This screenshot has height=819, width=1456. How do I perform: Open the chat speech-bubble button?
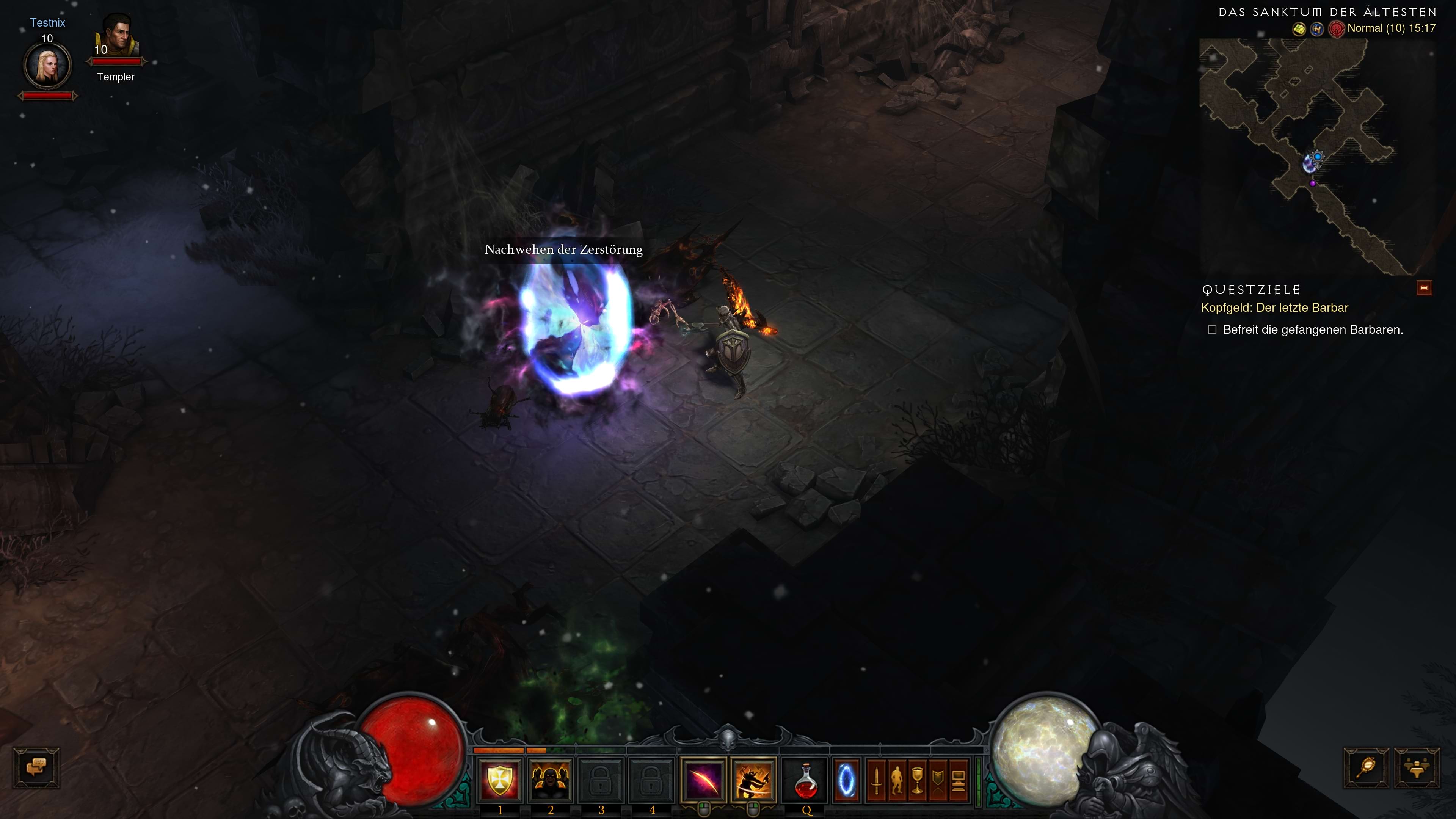click(36, 767)
